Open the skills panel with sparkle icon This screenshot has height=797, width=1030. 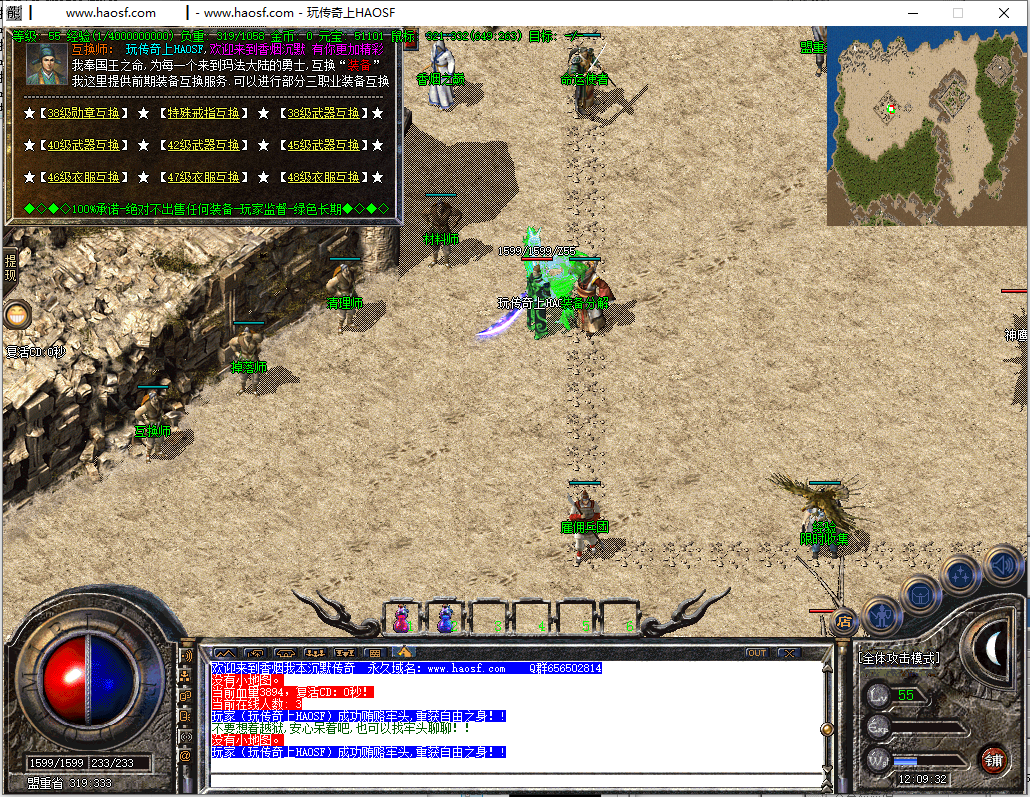pyautogui.click(x=961, y=574)
